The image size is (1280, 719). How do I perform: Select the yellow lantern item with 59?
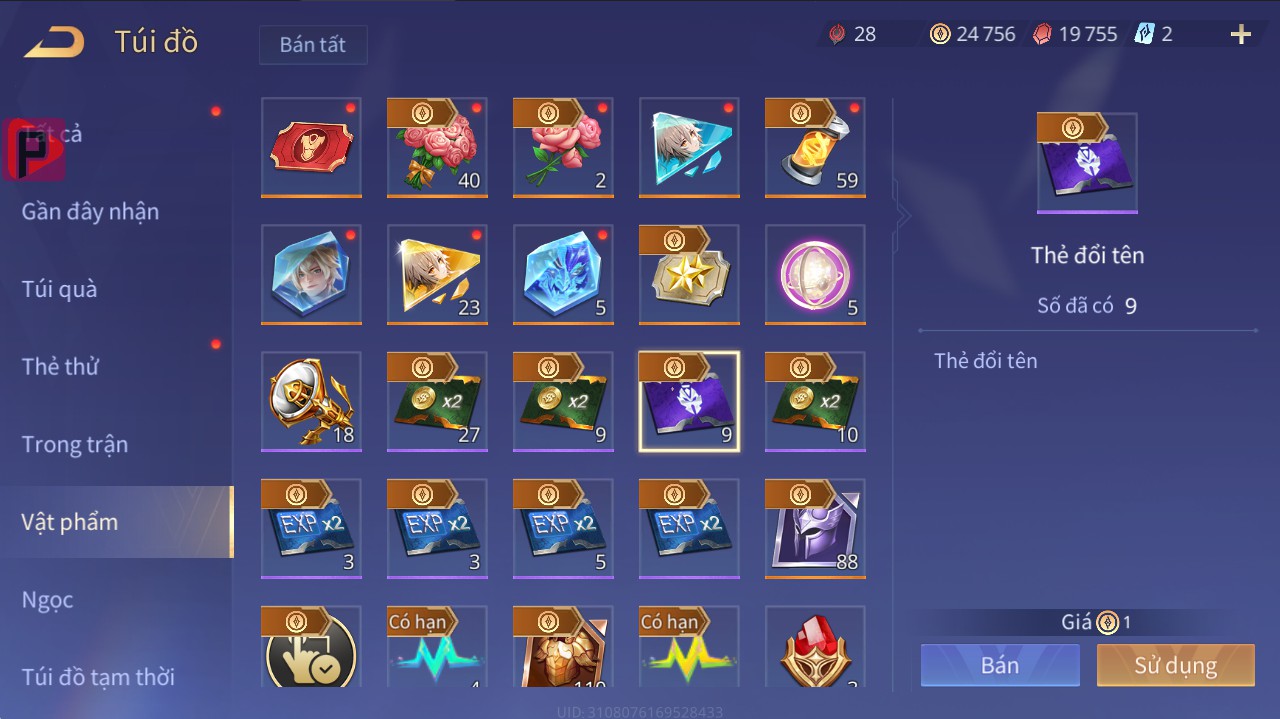[x=815, y=147]
